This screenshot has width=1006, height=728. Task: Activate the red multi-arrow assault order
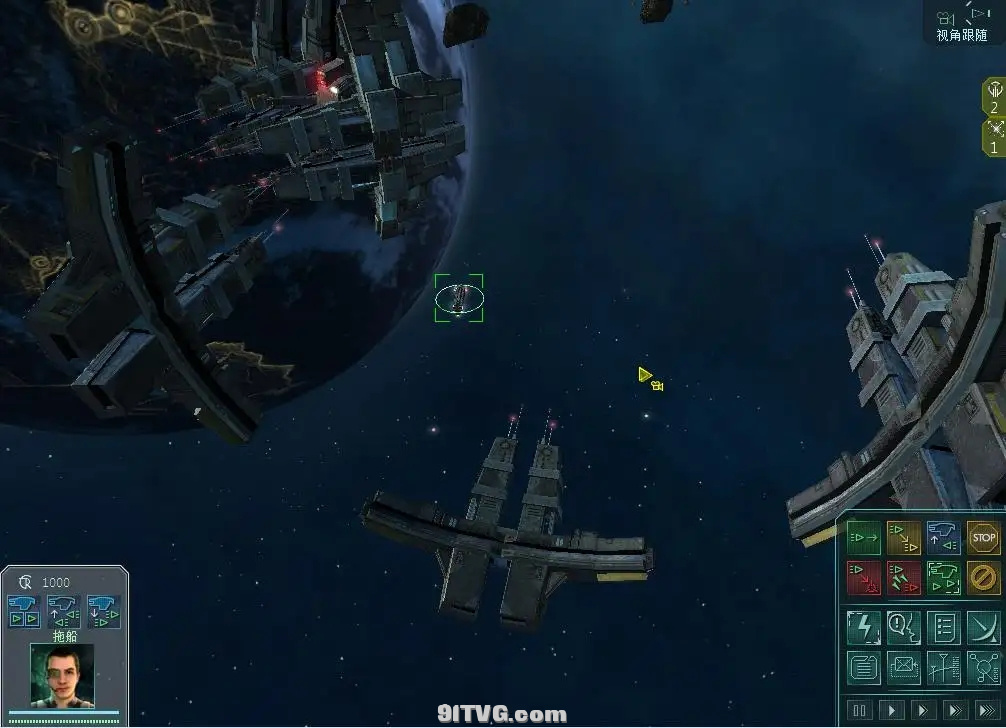(903, 577)
